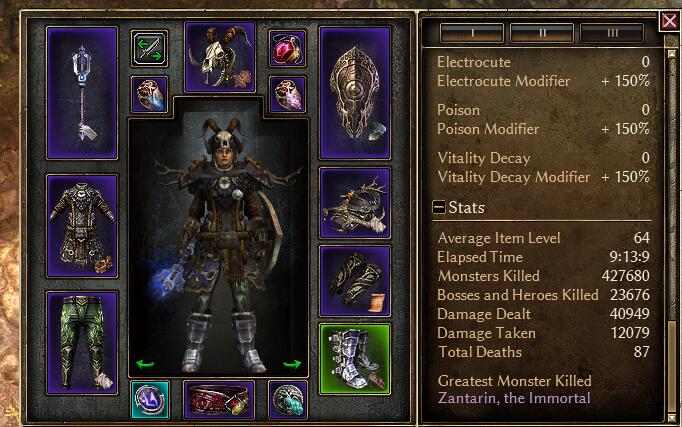Viewport: 682px width, 427px height.
Task: Close the character stats panel
Action: [x=669, y=20]
